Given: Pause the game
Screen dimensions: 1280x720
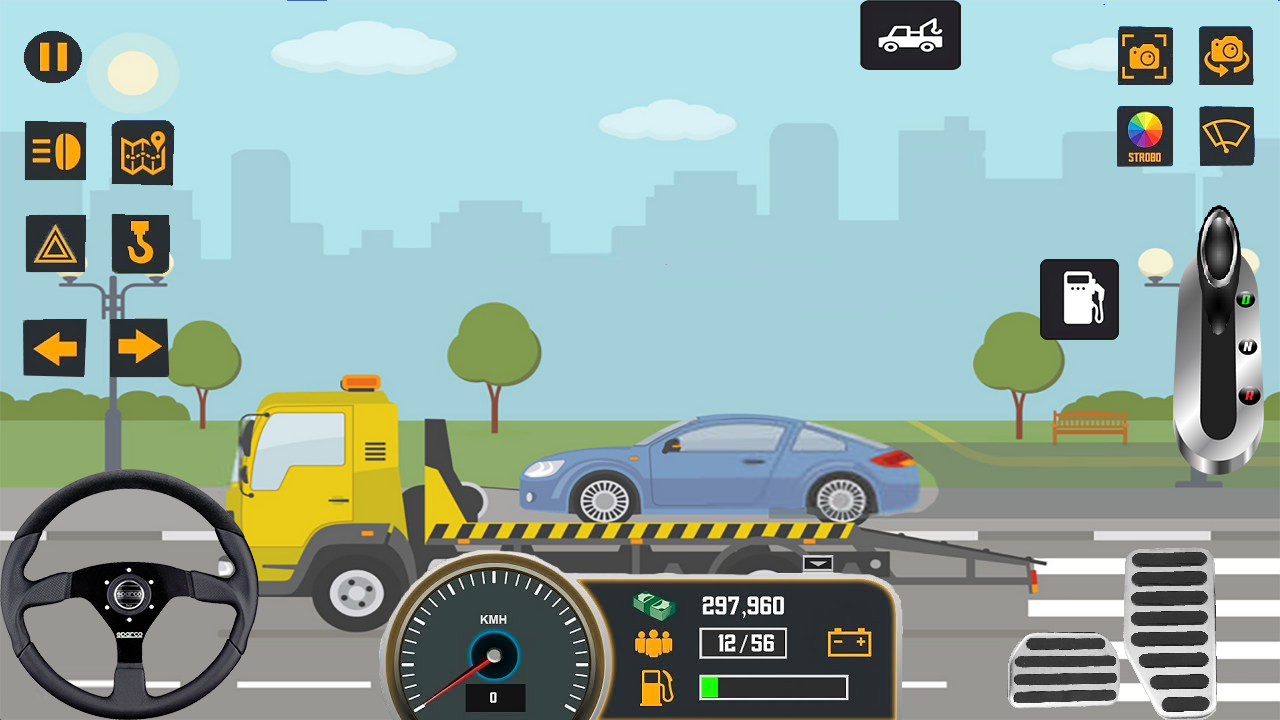Looking at the screenshot, I should tap(52, 57).
